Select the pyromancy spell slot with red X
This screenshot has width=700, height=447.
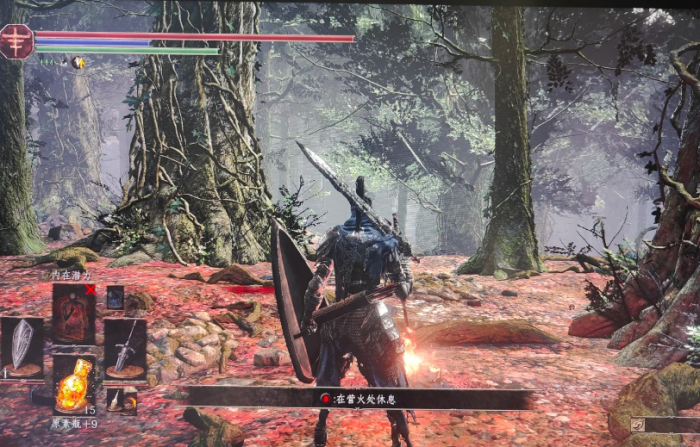[x=74, y=314]
